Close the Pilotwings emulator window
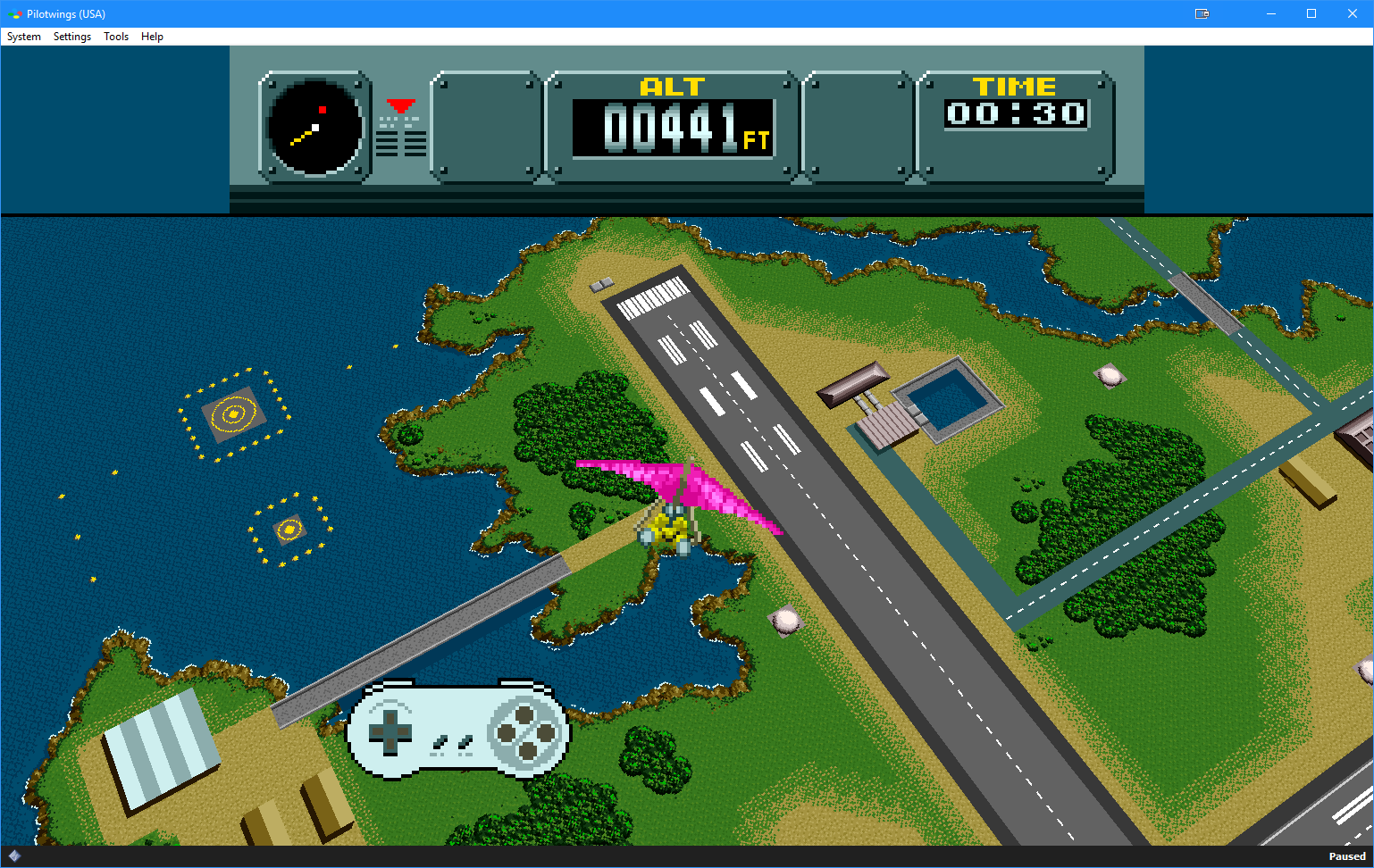Image resolution: width=1374 pixels, height=868 pixels. [1352, 13]
